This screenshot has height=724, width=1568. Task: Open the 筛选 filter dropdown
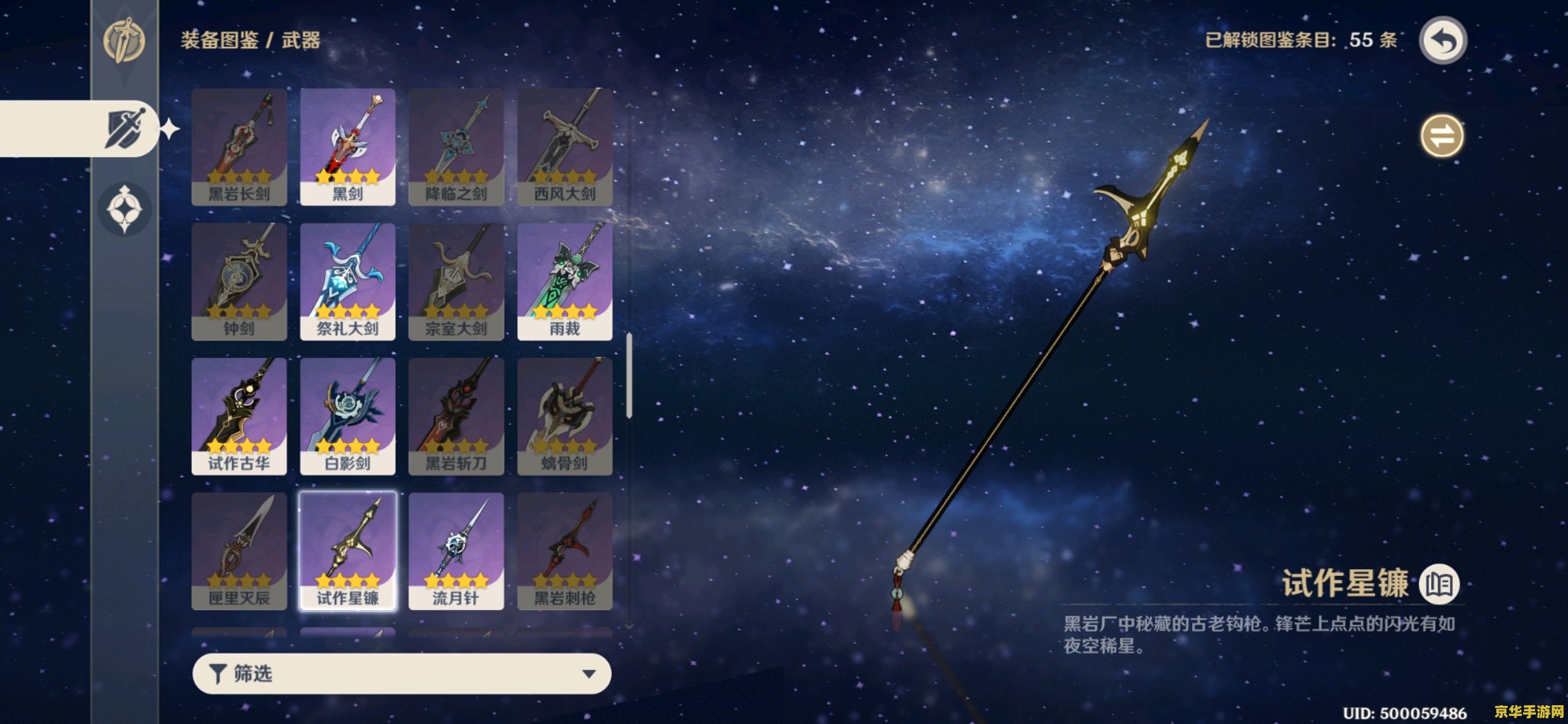click(x=401, y=674)
